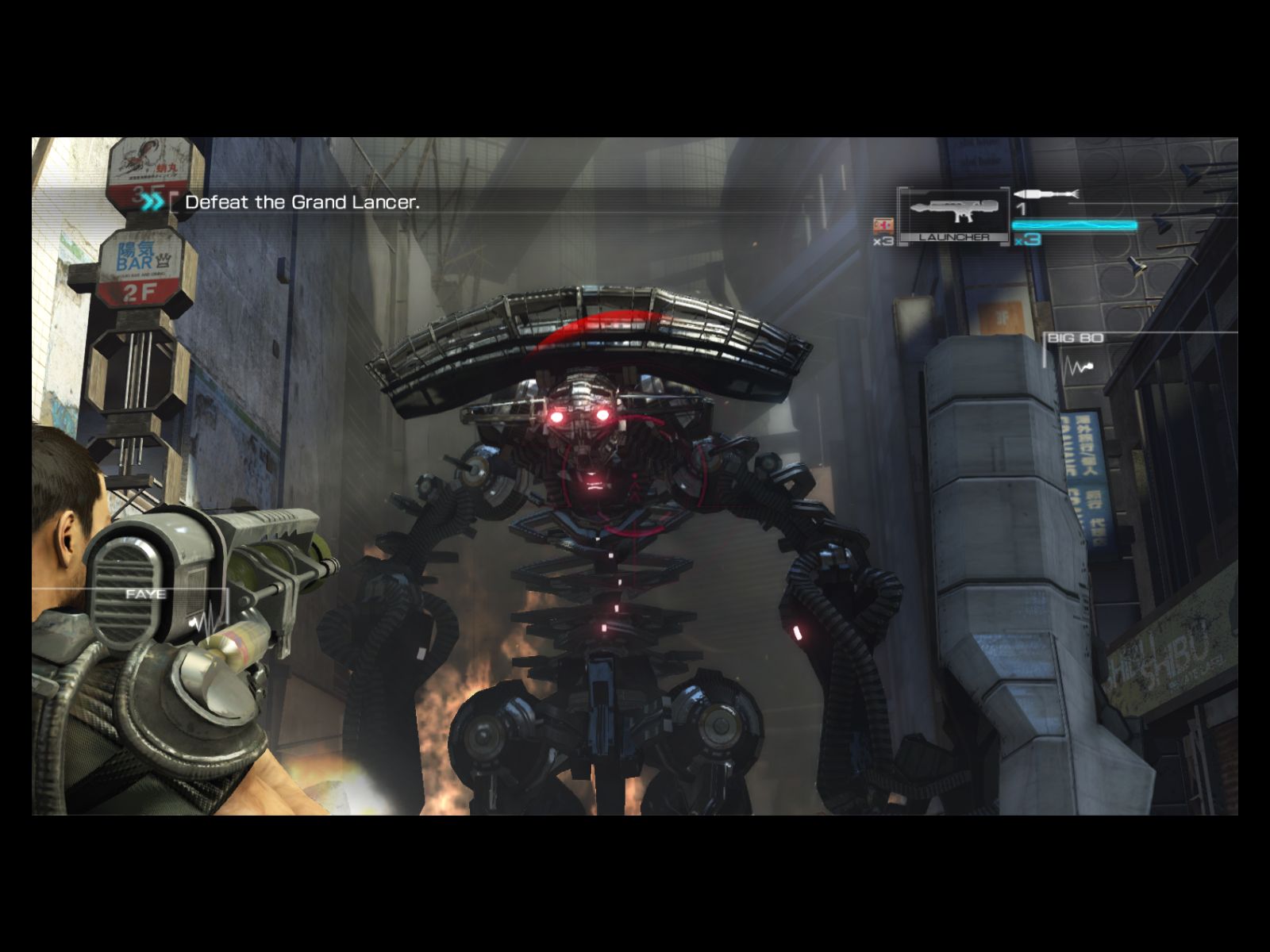This screenshot has height=952, width=1270.
Task: Select the rocket ammo icon
Action: click(x=1045, y=194)
